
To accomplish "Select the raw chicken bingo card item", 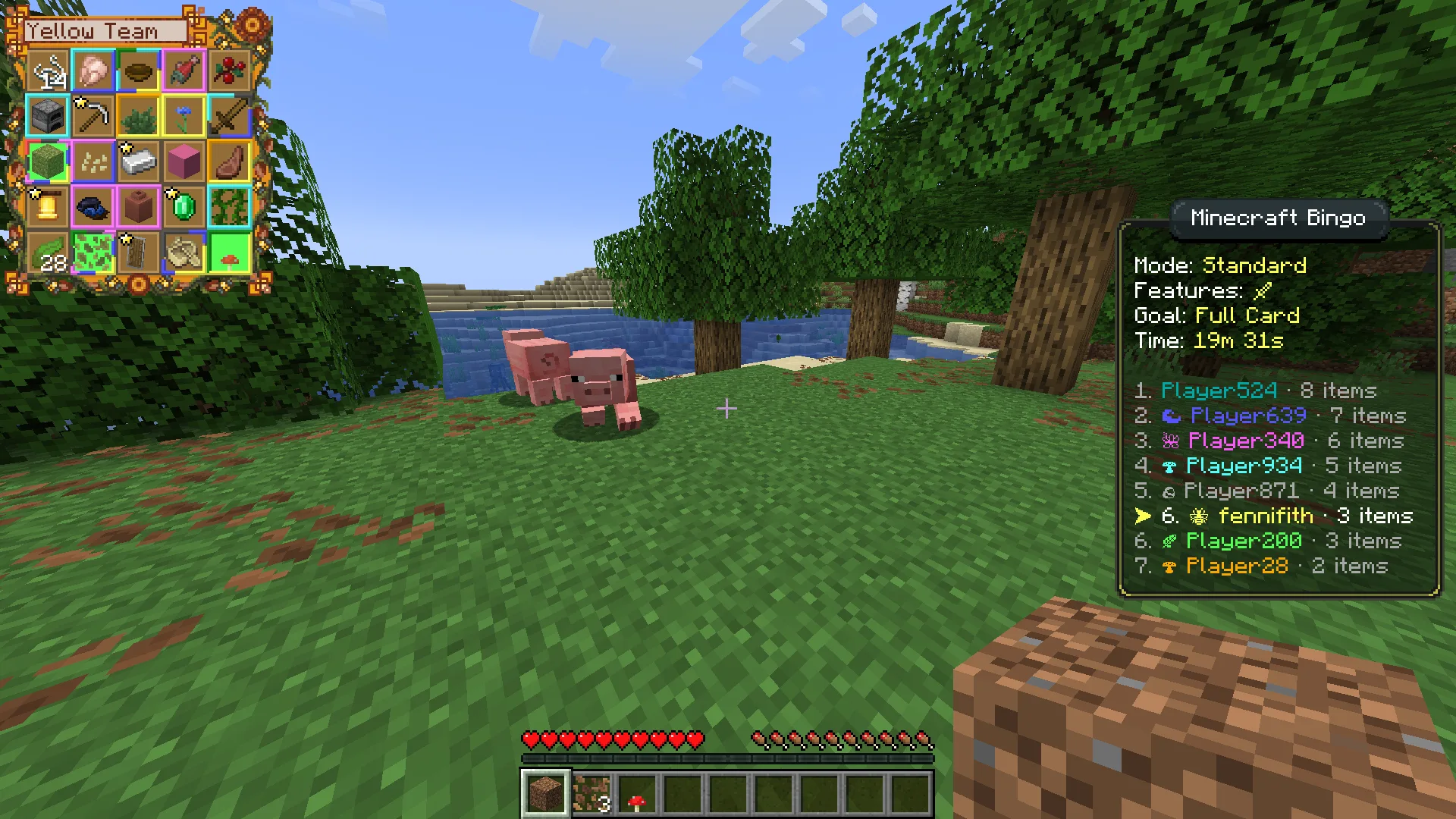I will click(93, 71).
